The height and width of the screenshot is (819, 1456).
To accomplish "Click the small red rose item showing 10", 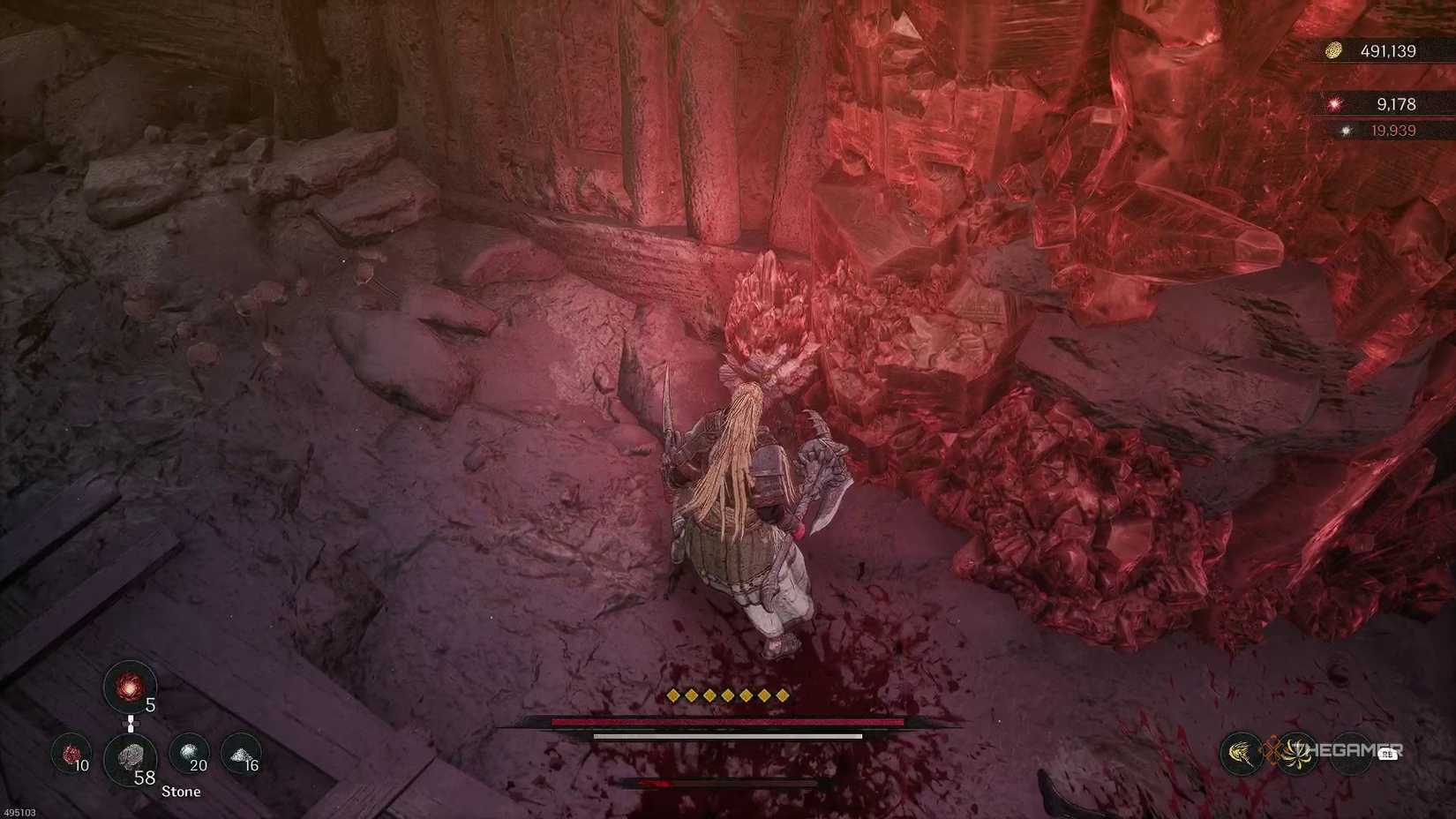I will coord(71,753).
